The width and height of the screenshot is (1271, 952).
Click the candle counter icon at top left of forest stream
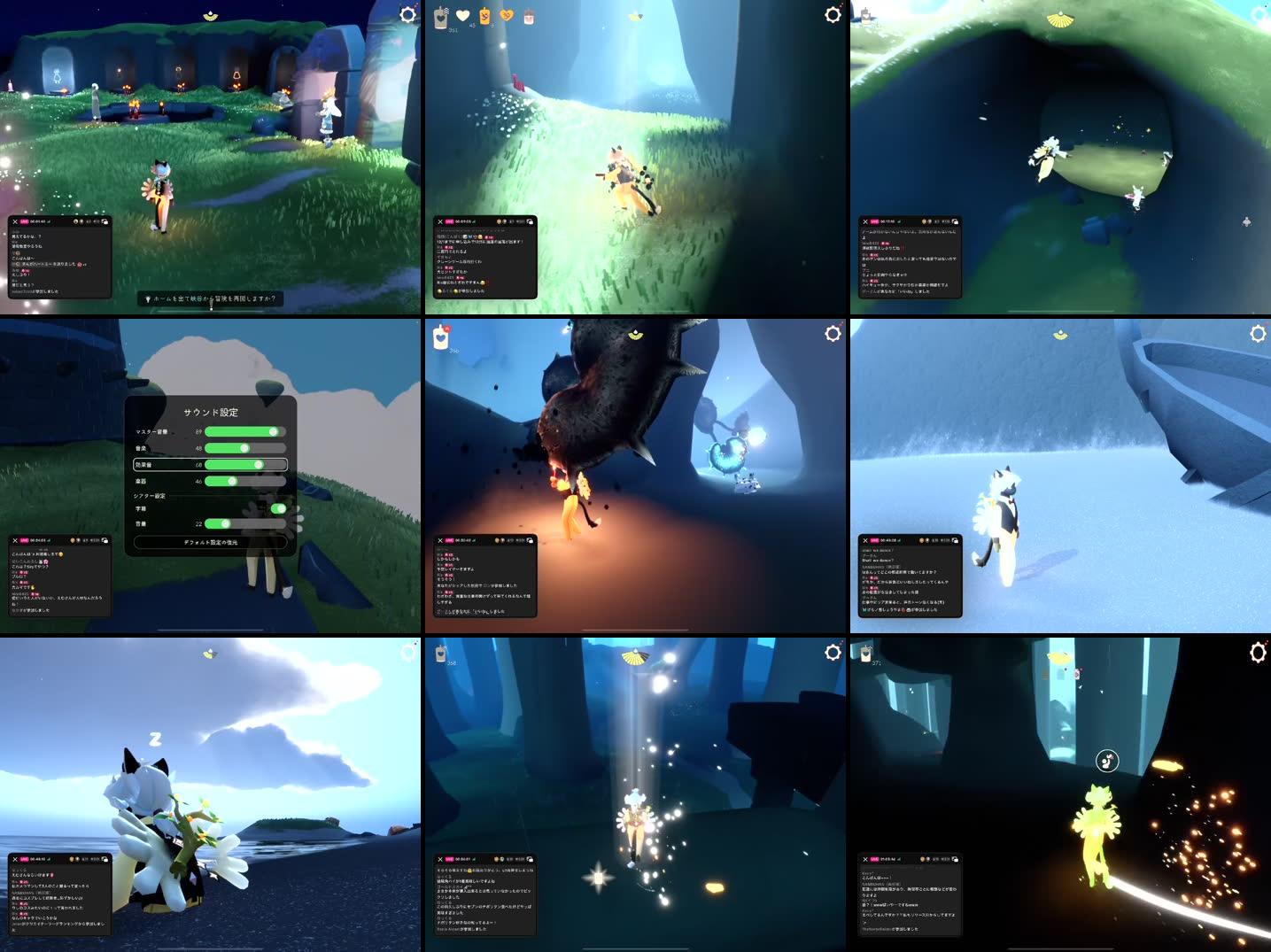(x=440, y=18)
